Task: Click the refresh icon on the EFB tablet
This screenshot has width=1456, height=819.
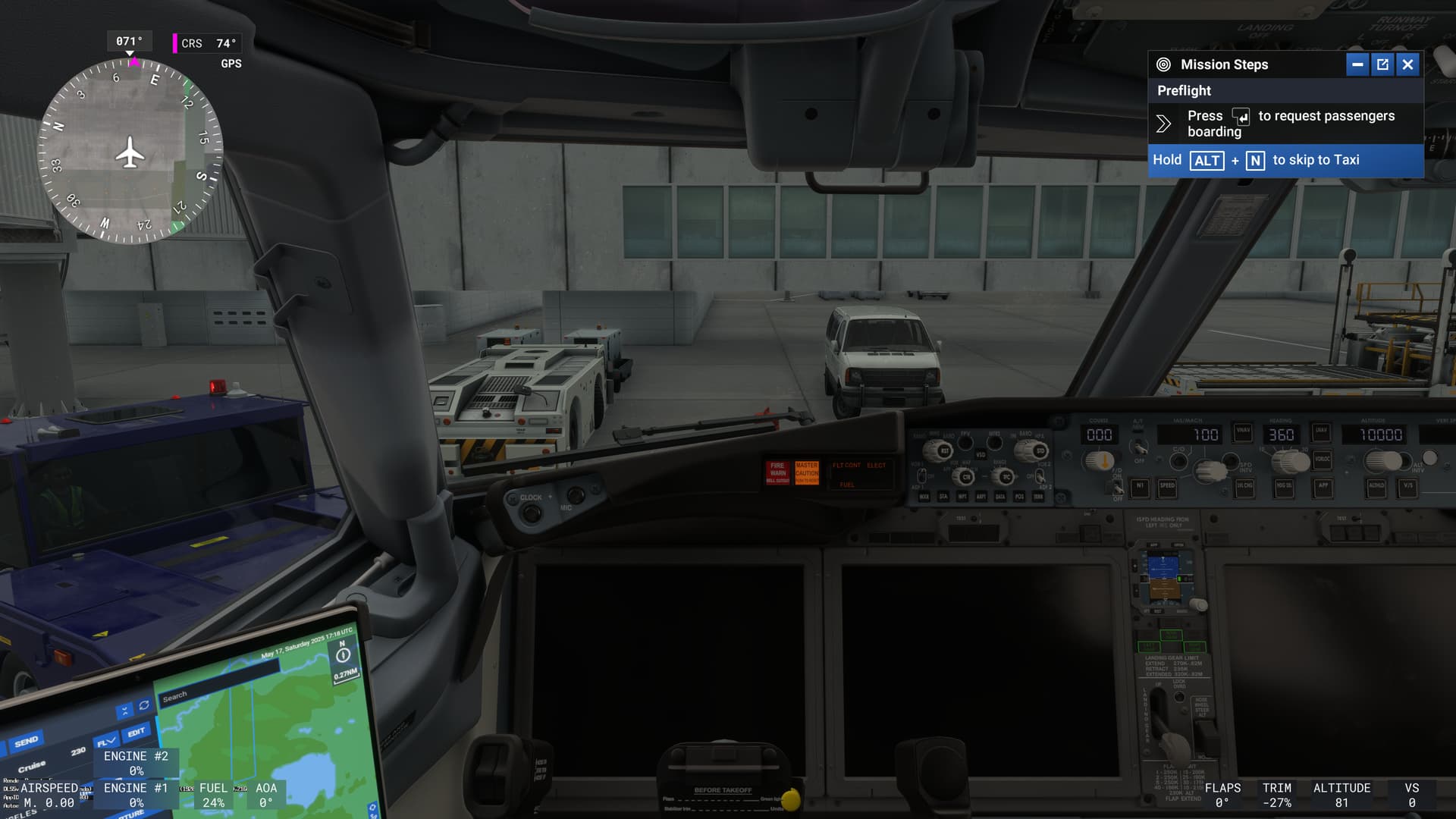Action: point(144,706)
